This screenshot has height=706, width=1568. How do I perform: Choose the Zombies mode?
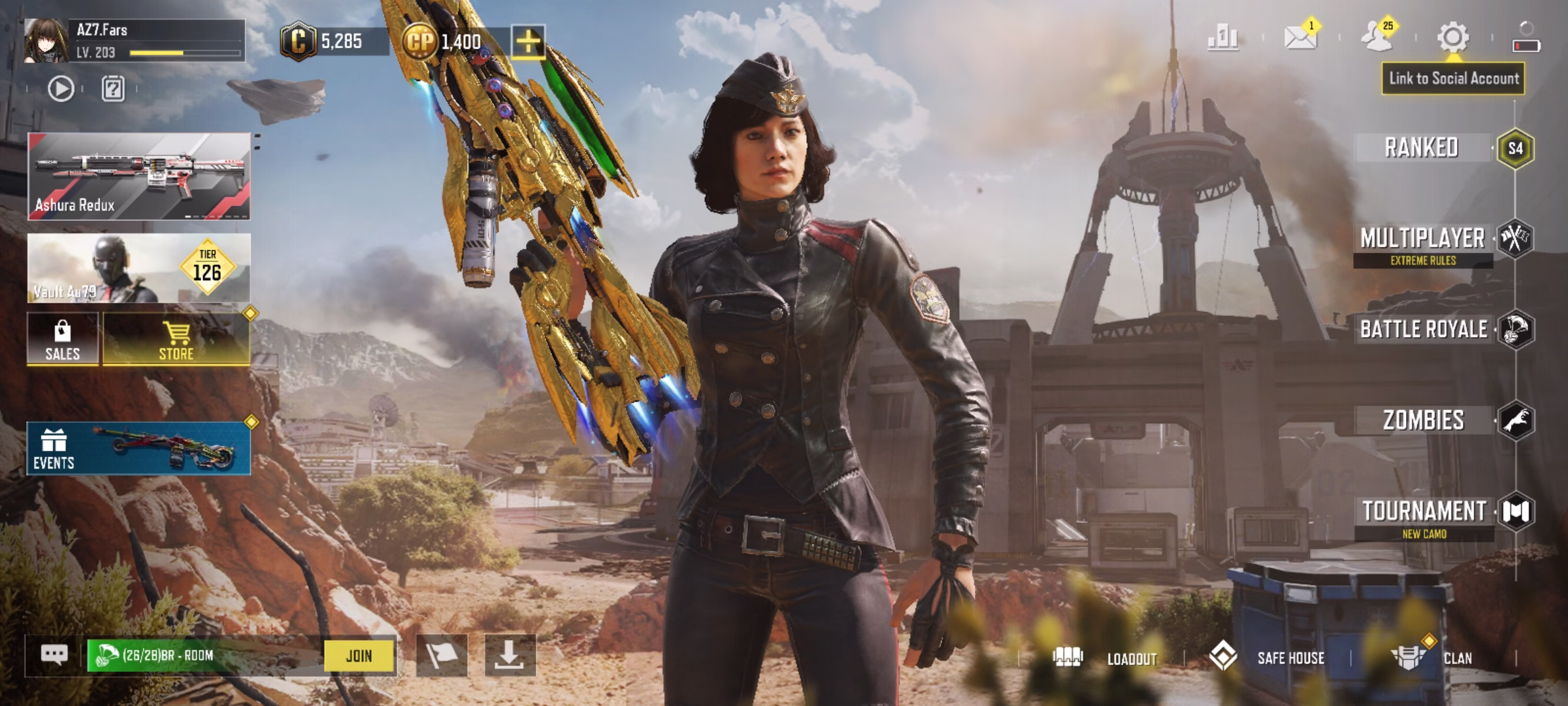1424,420
